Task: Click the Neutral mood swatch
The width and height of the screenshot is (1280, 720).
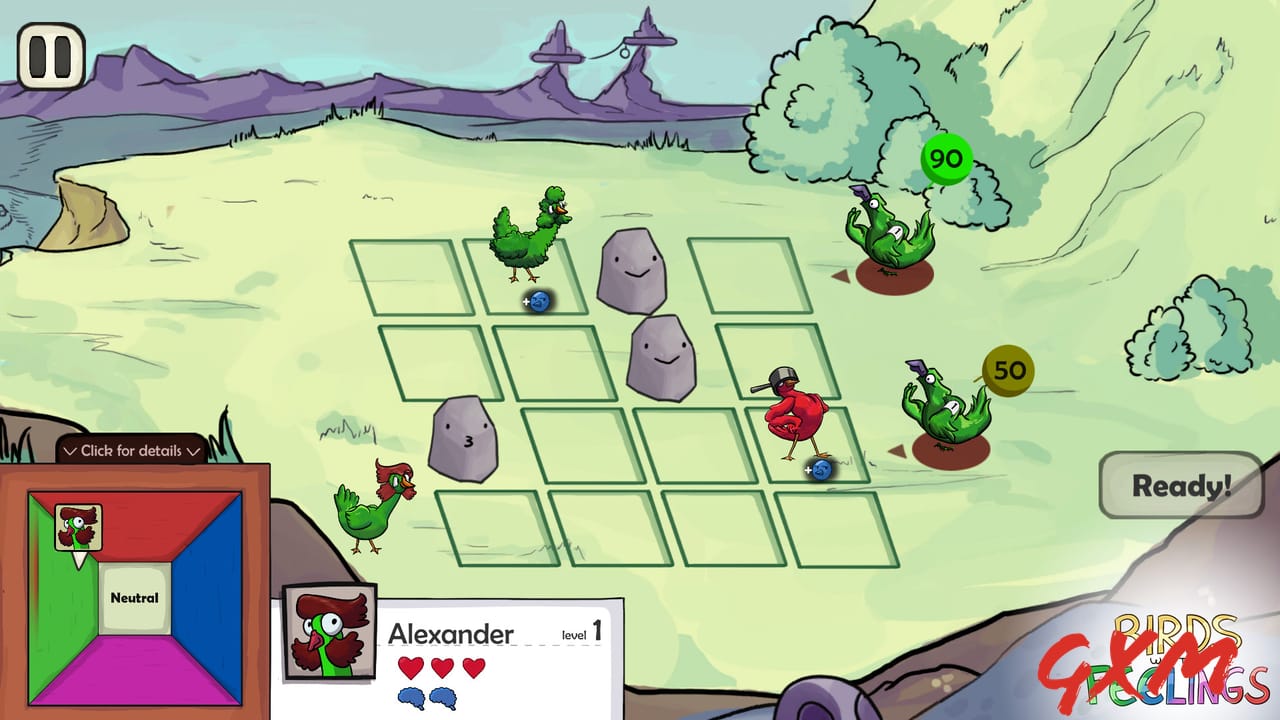Action: [x=137, y=597]
